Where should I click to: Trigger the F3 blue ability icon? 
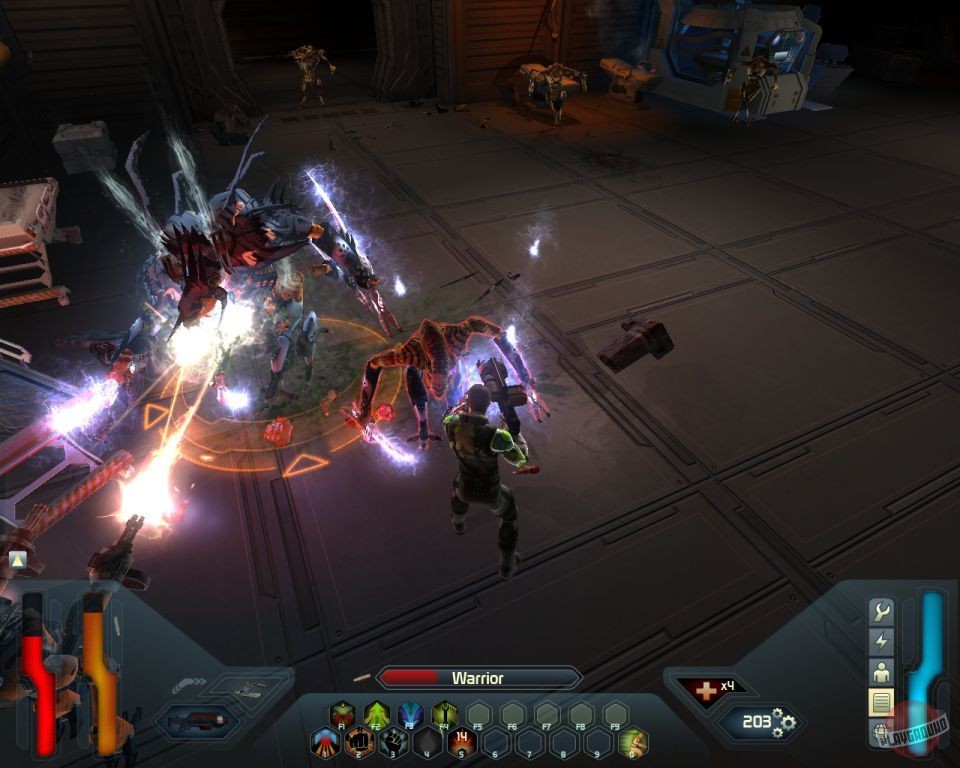(411, 714)
